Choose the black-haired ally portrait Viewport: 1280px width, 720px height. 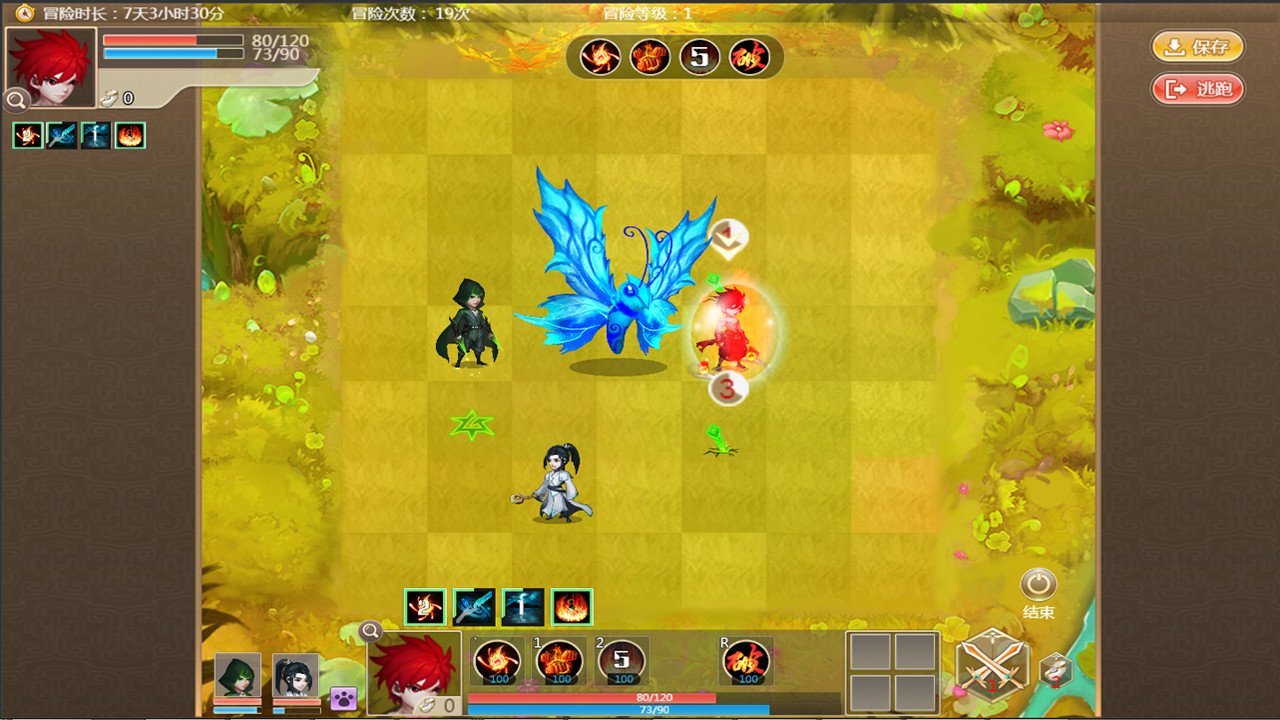click(x=296, y=676)
